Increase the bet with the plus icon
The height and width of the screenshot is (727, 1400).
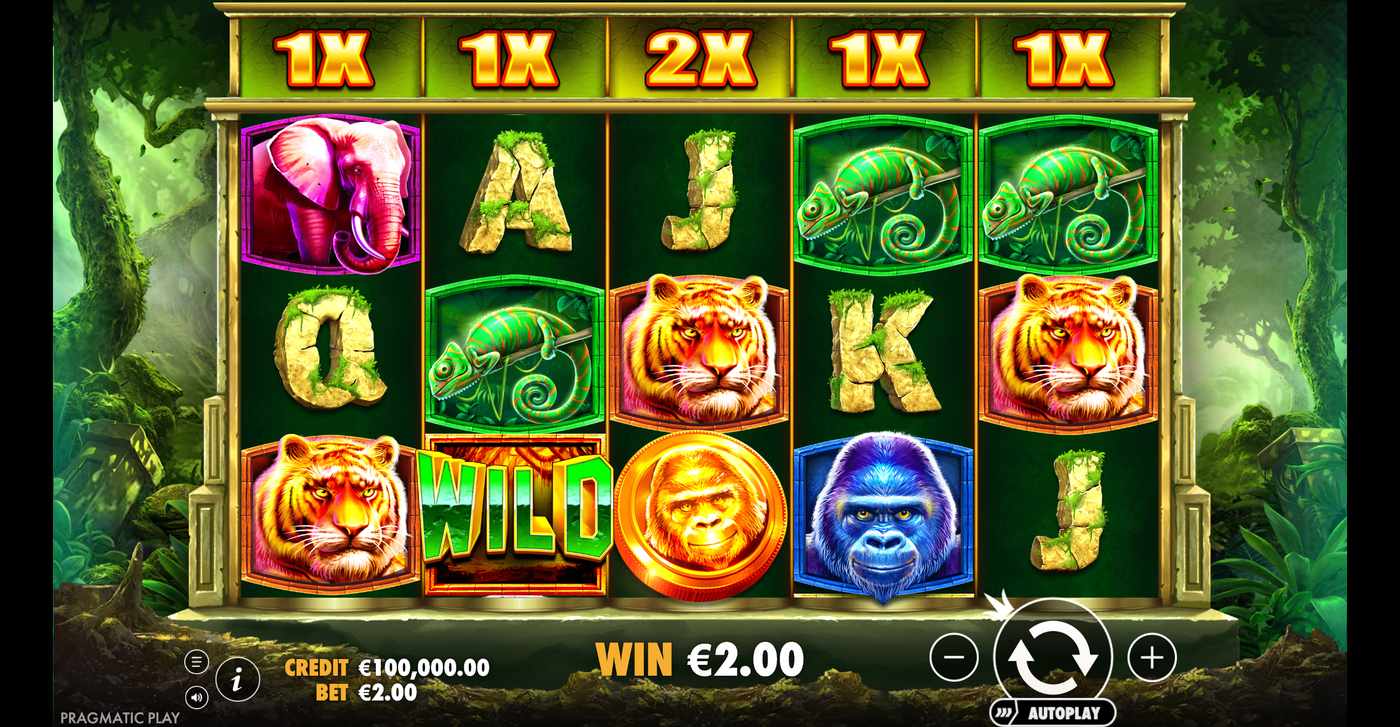[x=1152, y=657]
